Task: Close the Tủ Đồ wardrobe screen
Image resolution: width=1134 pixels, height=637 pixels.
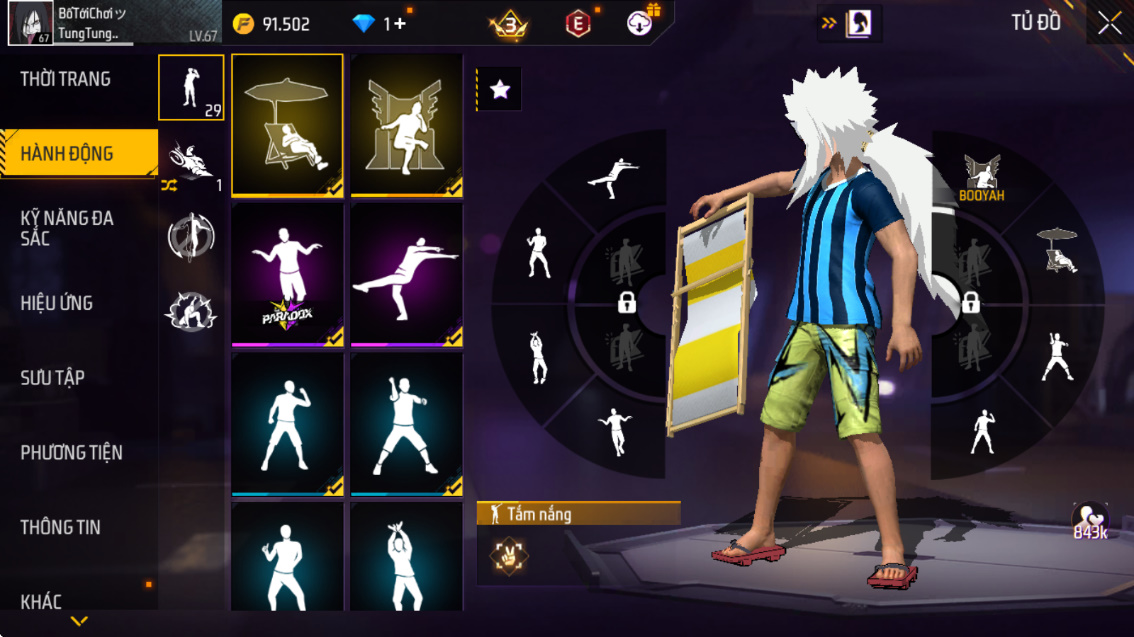Action: pyautogui.click(x=1109, y=23)
